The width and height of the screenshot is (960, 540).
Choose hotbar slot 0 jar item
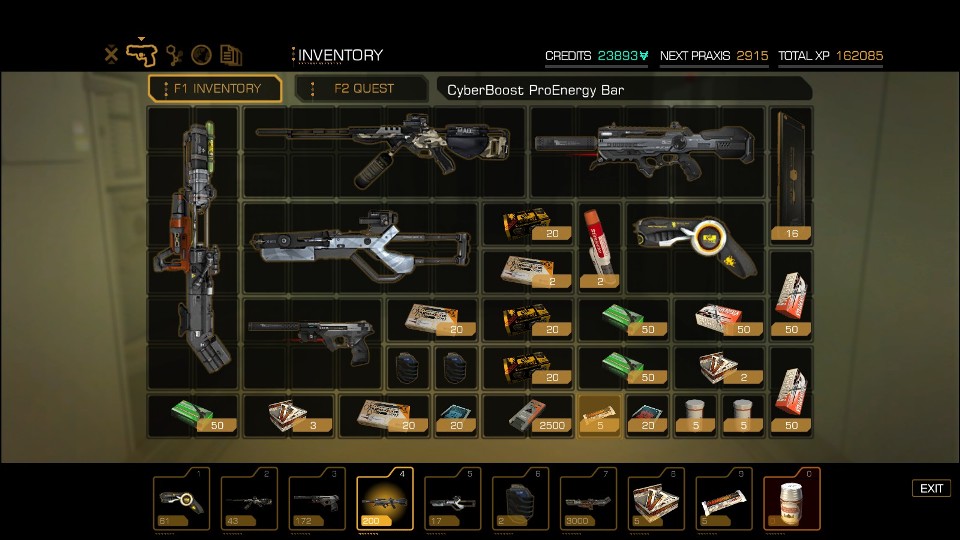[792, 501]
